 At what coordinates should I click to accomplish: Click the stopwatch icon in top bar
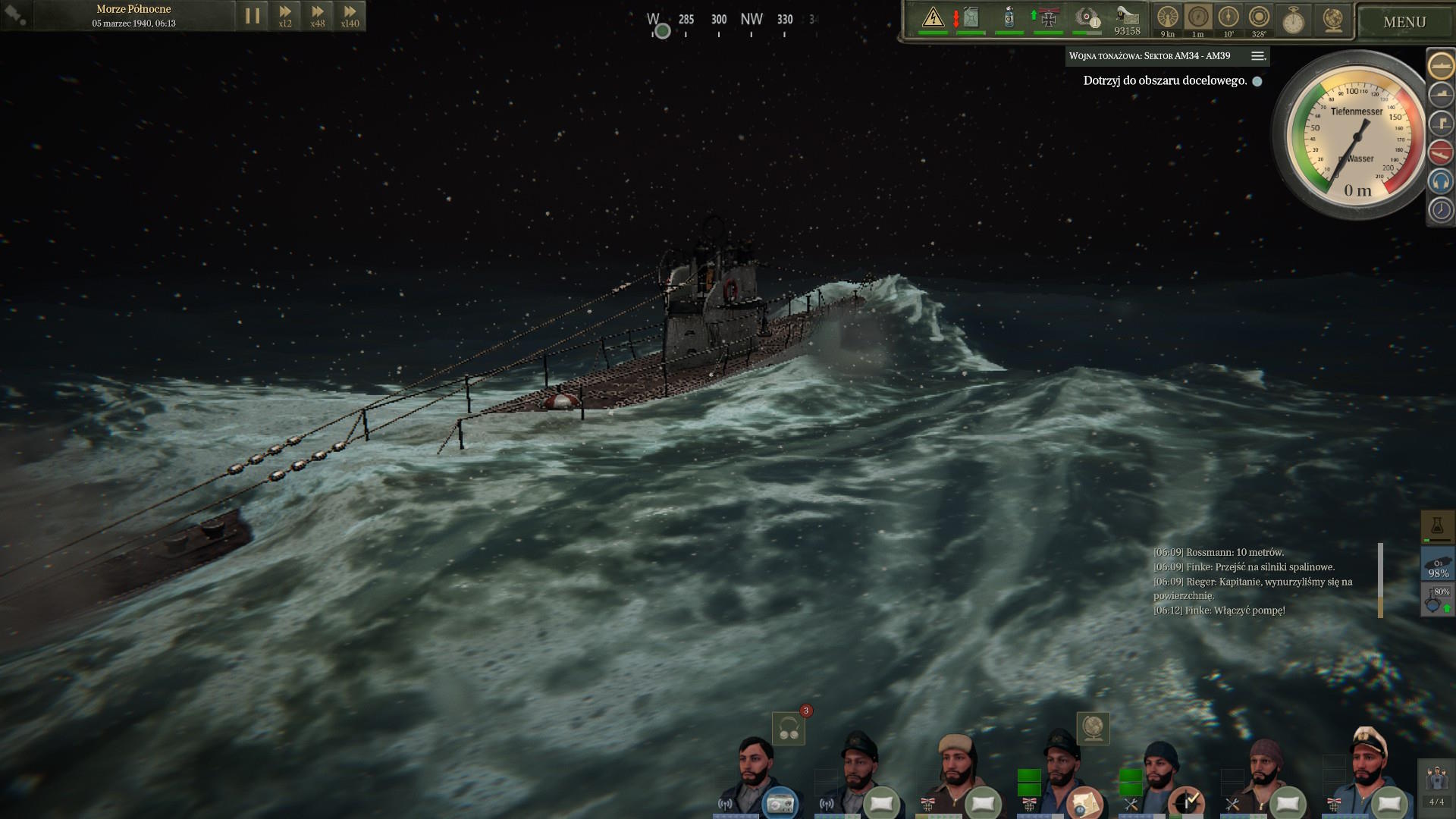(x=1293, y=20)
